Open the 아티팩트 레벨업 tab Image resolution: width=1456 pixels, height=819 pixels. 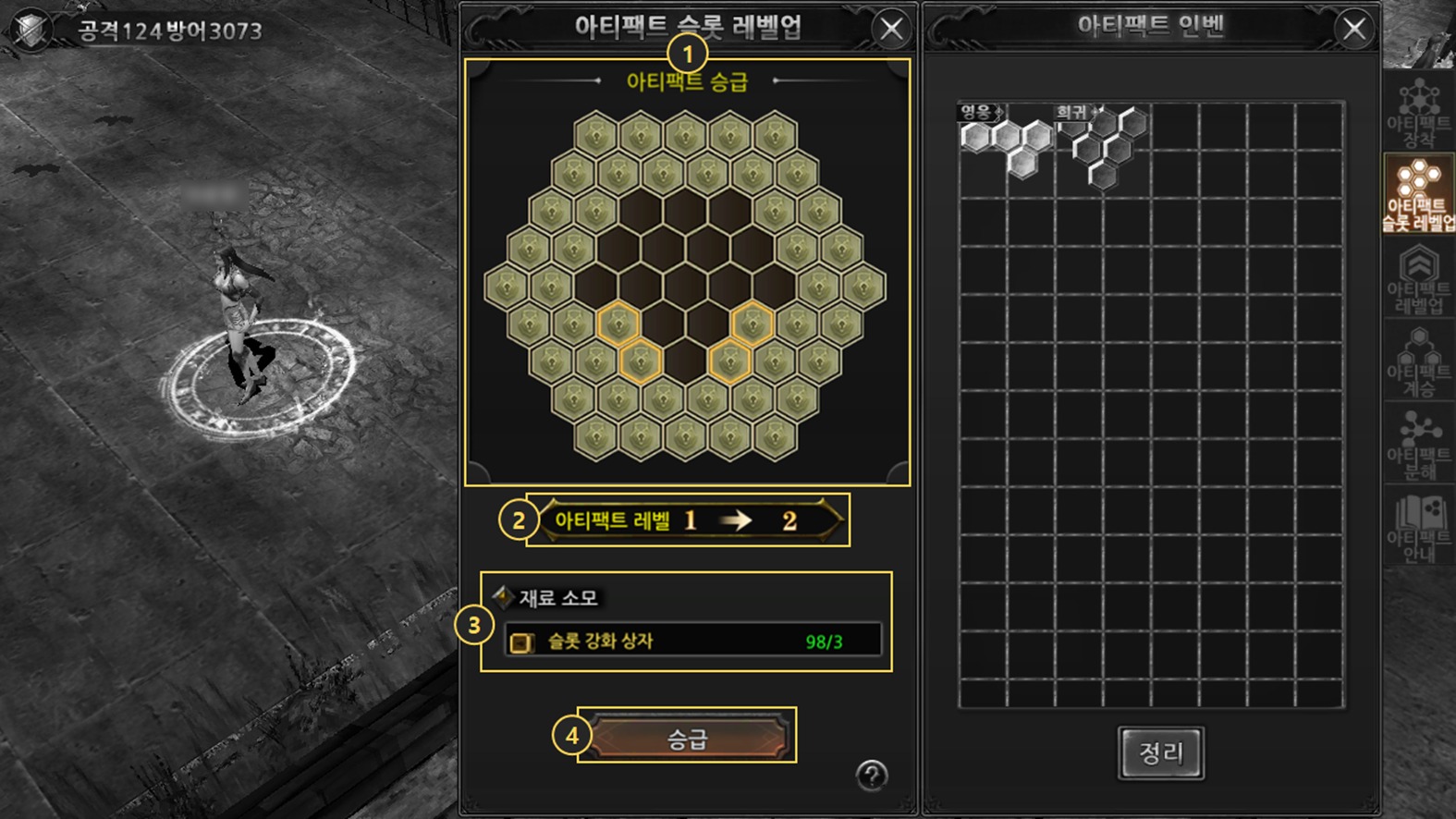pos(1418,279)
